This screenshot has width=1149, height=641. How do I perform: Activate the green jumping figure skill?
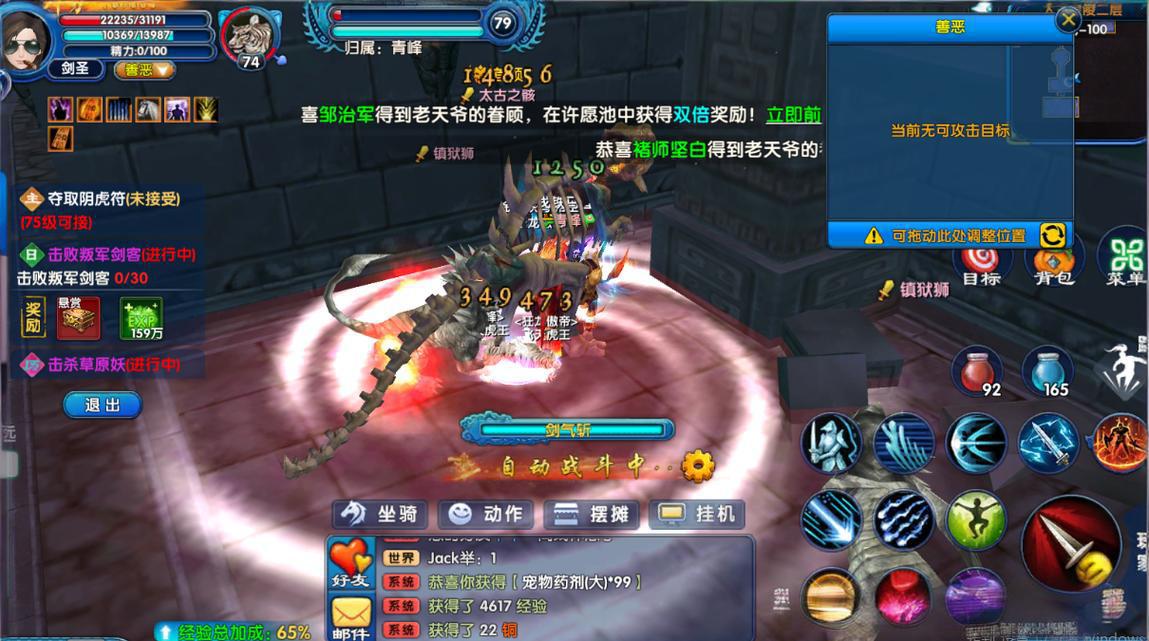tap(976, 519)
